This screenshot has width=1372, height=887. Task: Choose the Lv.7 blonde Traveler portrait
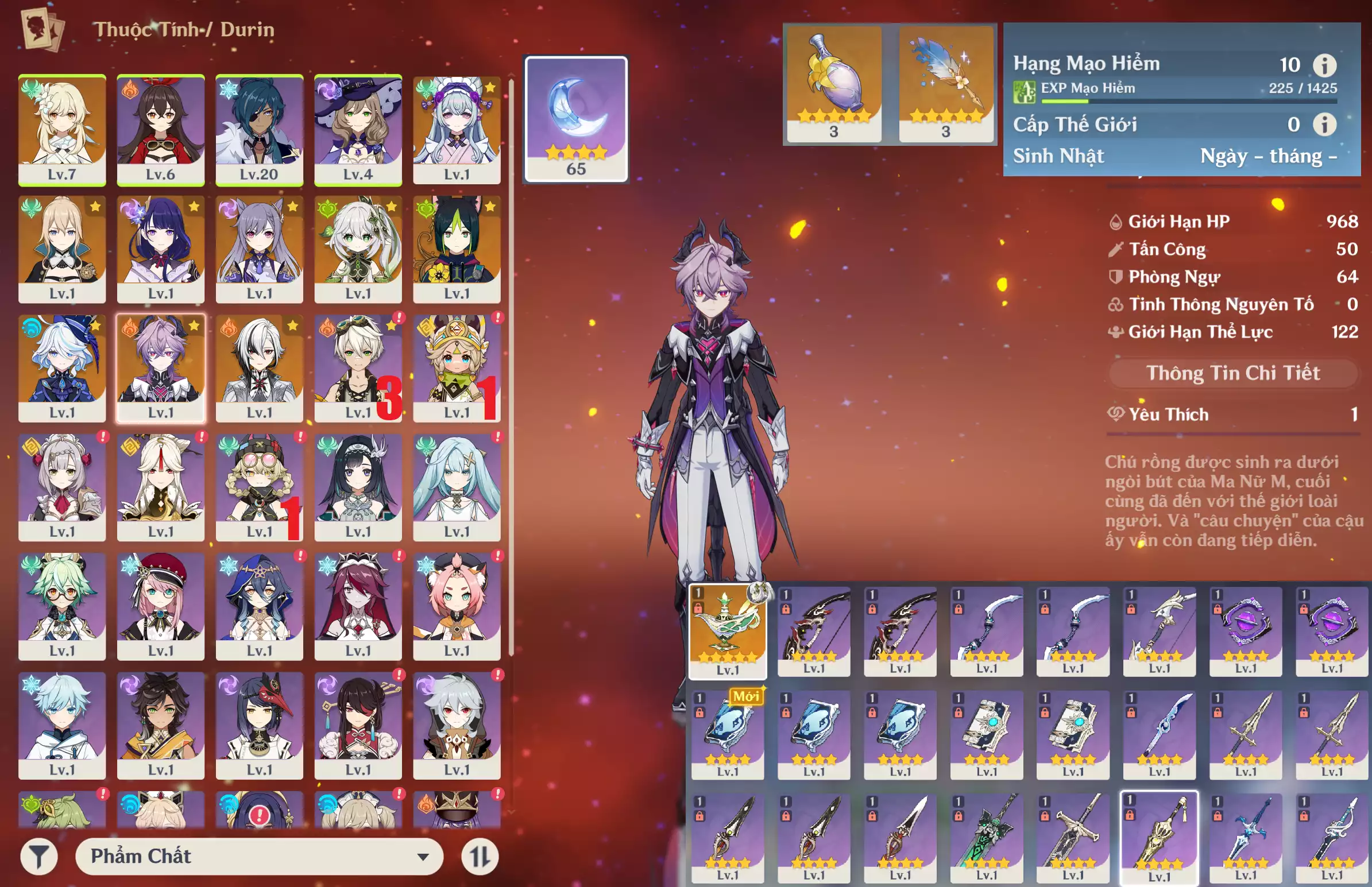(61, 129)
